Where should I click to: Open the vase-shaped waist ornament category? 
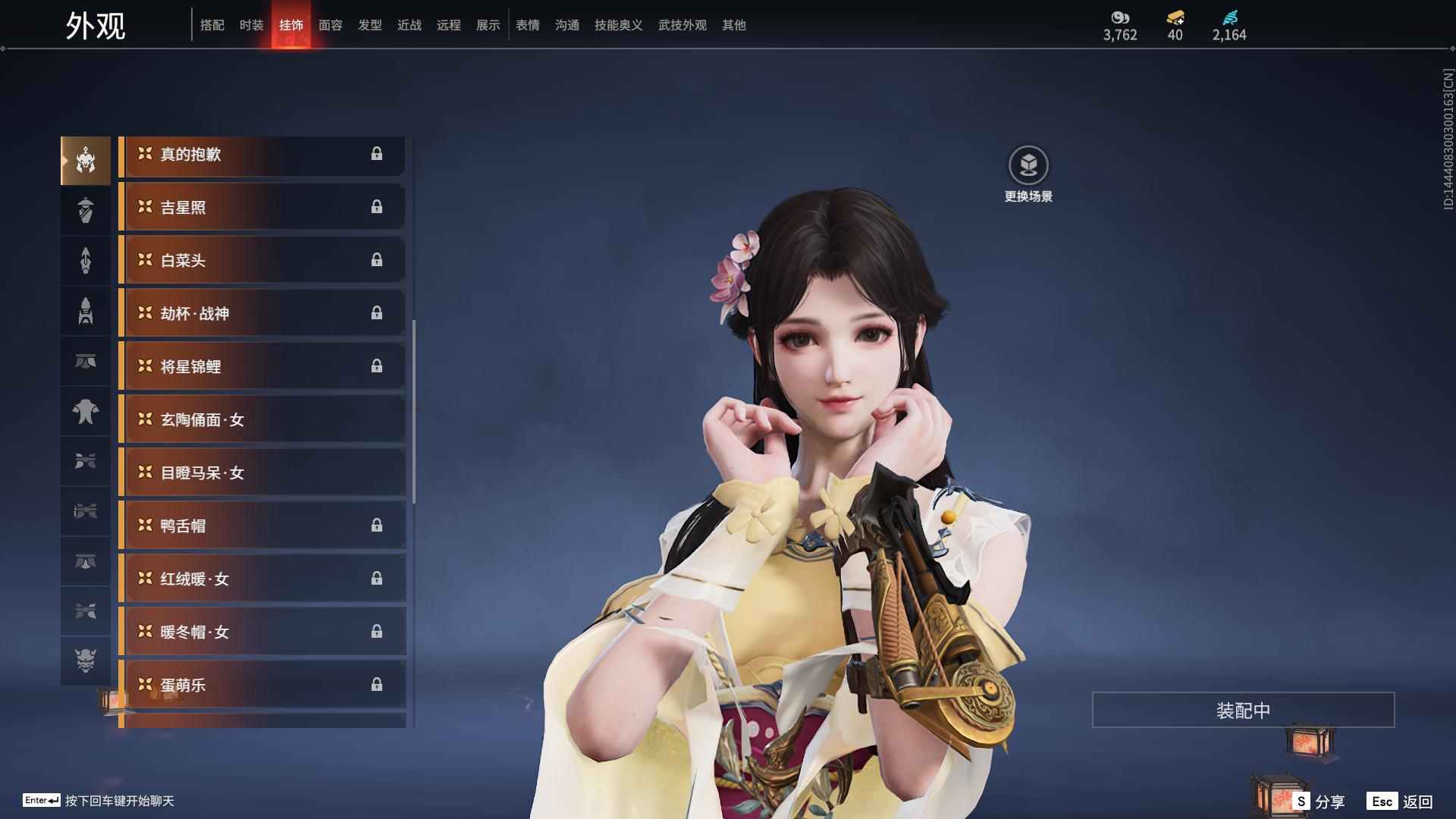(x=86, y=210)
